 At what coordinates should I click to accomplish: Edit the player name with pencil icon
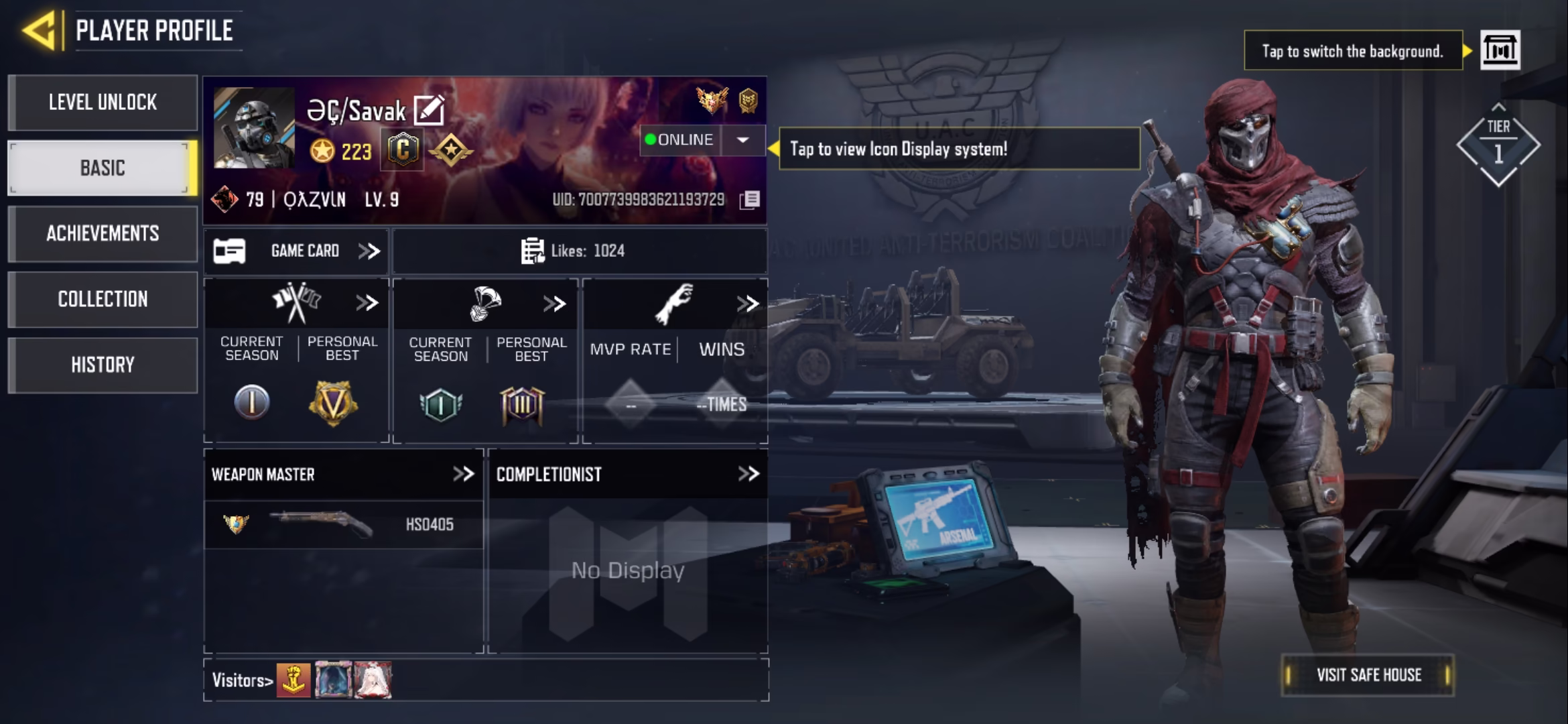point(429,111)
